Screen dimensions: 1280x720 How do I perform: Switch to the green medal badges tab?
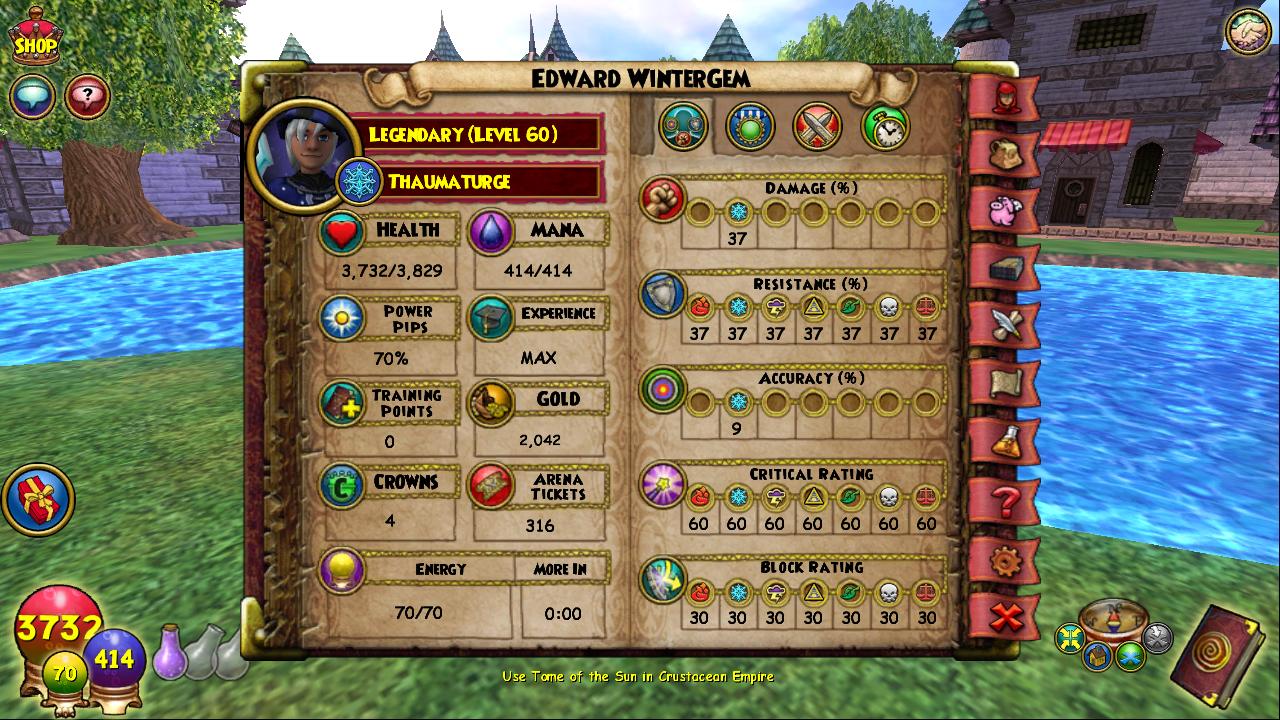[750, 127]
